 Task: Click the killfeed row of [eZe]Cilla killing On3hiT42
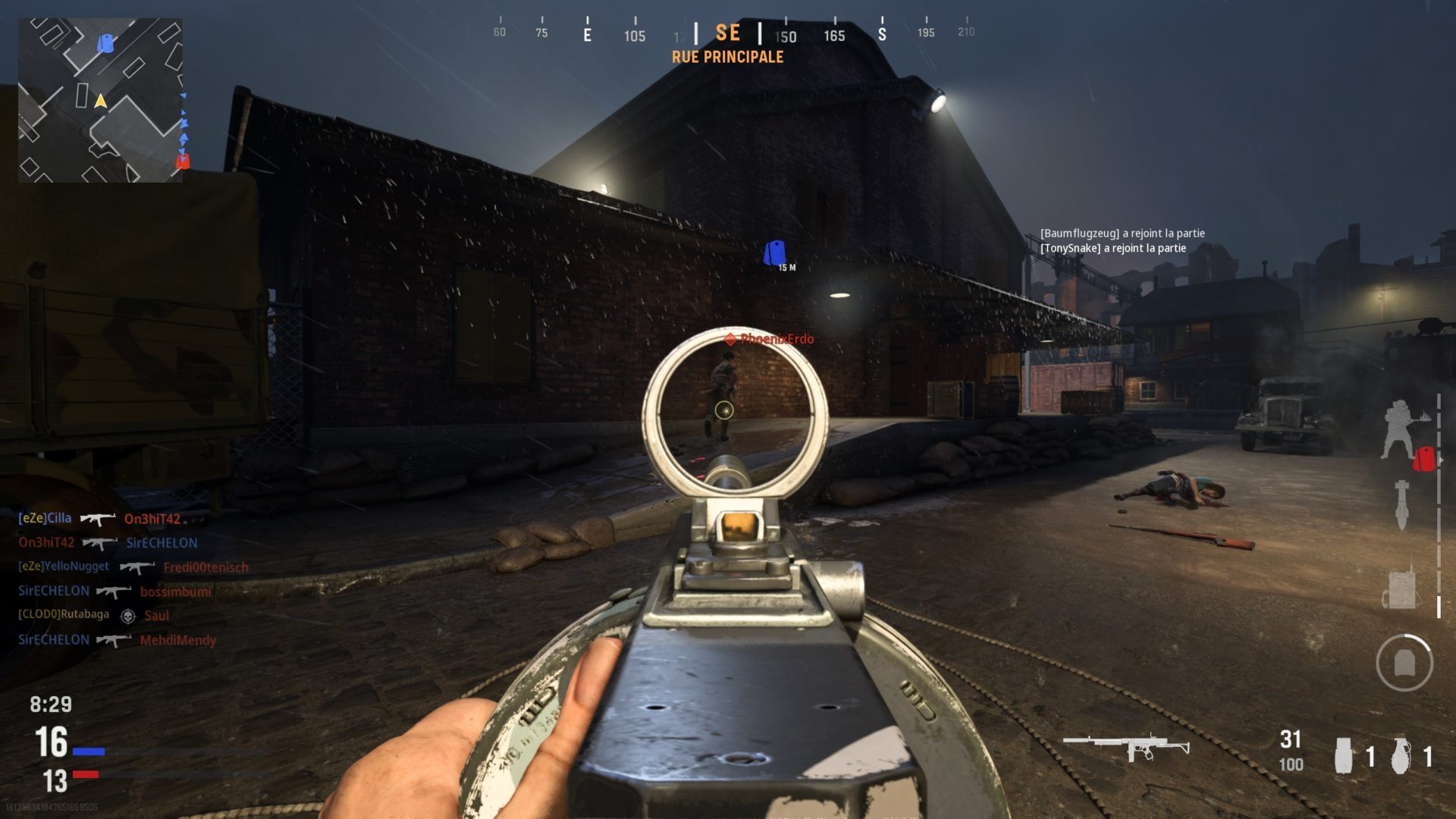click(x=99, y=519)
